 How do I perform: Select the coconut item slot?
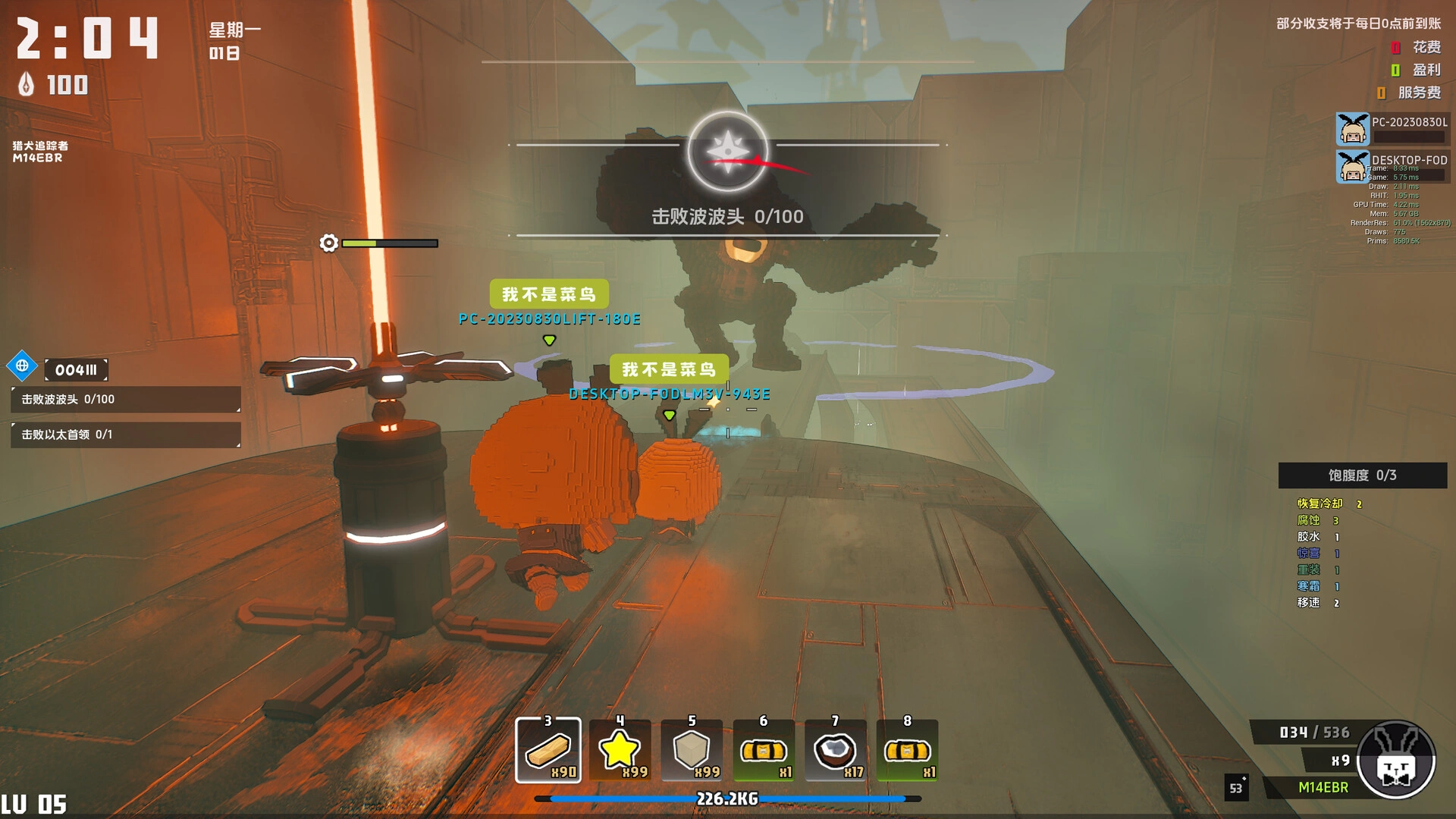[835, 750]
